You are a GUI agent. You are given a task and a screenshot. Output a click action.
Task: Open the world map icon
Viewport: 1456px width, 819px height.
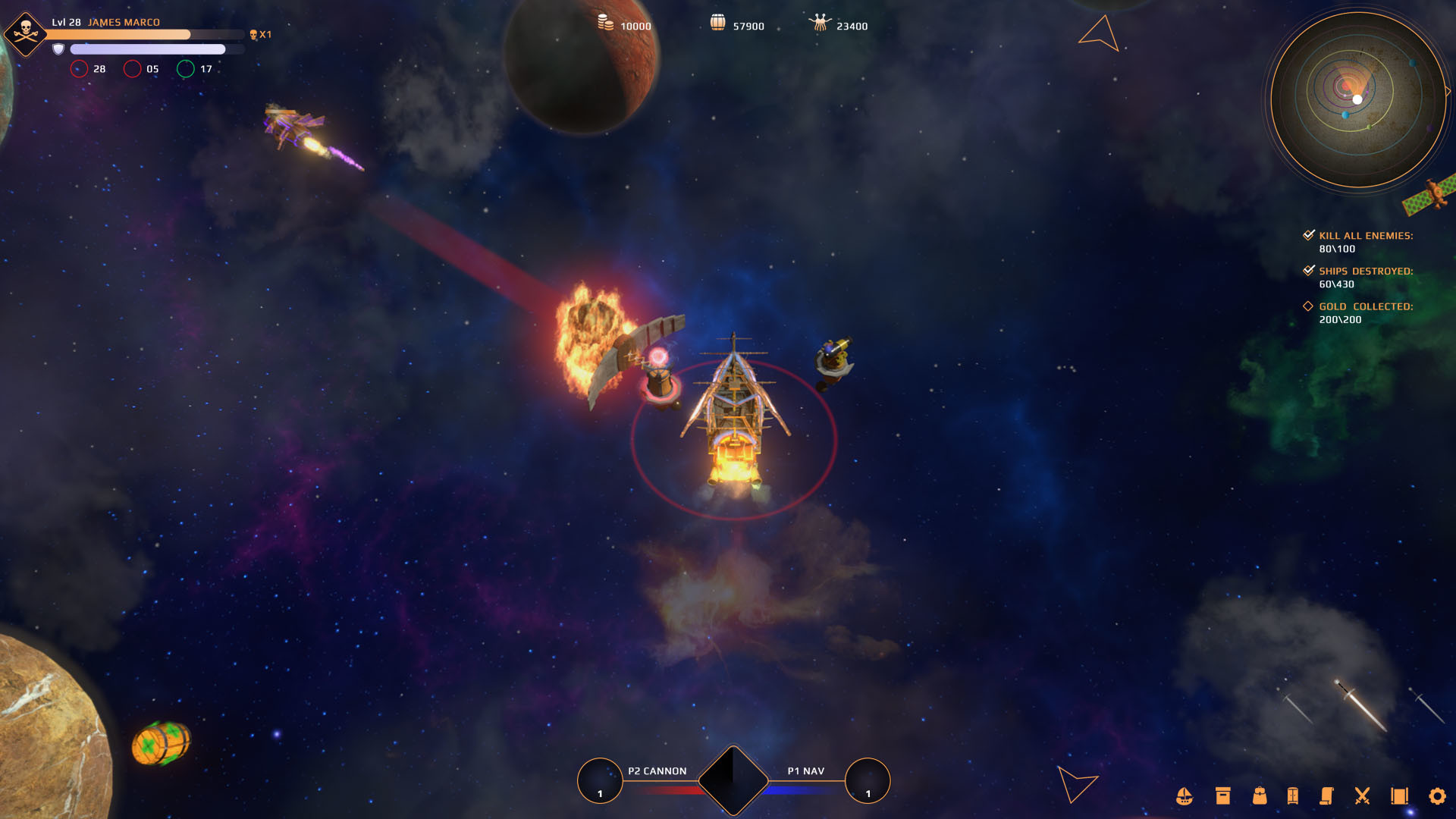tap(1400, 797)
